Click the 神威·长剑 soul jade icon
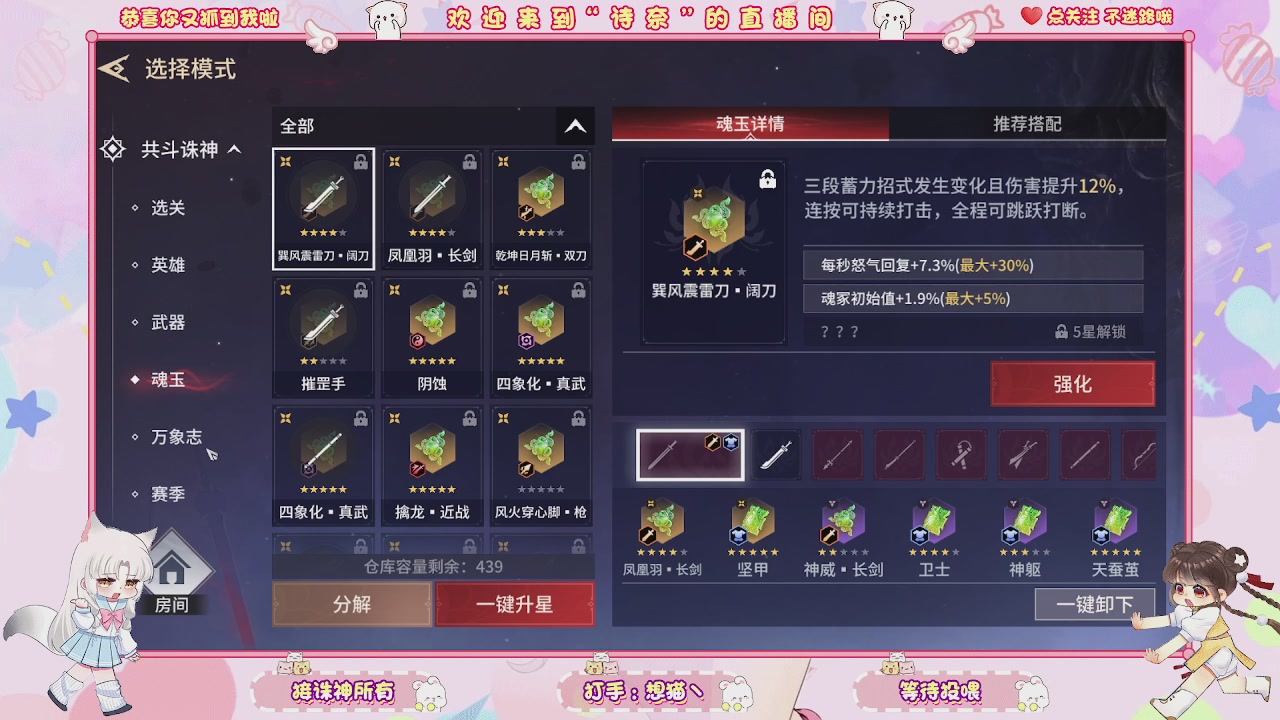This screenshot has height=720, width=1280. (843, 525)
